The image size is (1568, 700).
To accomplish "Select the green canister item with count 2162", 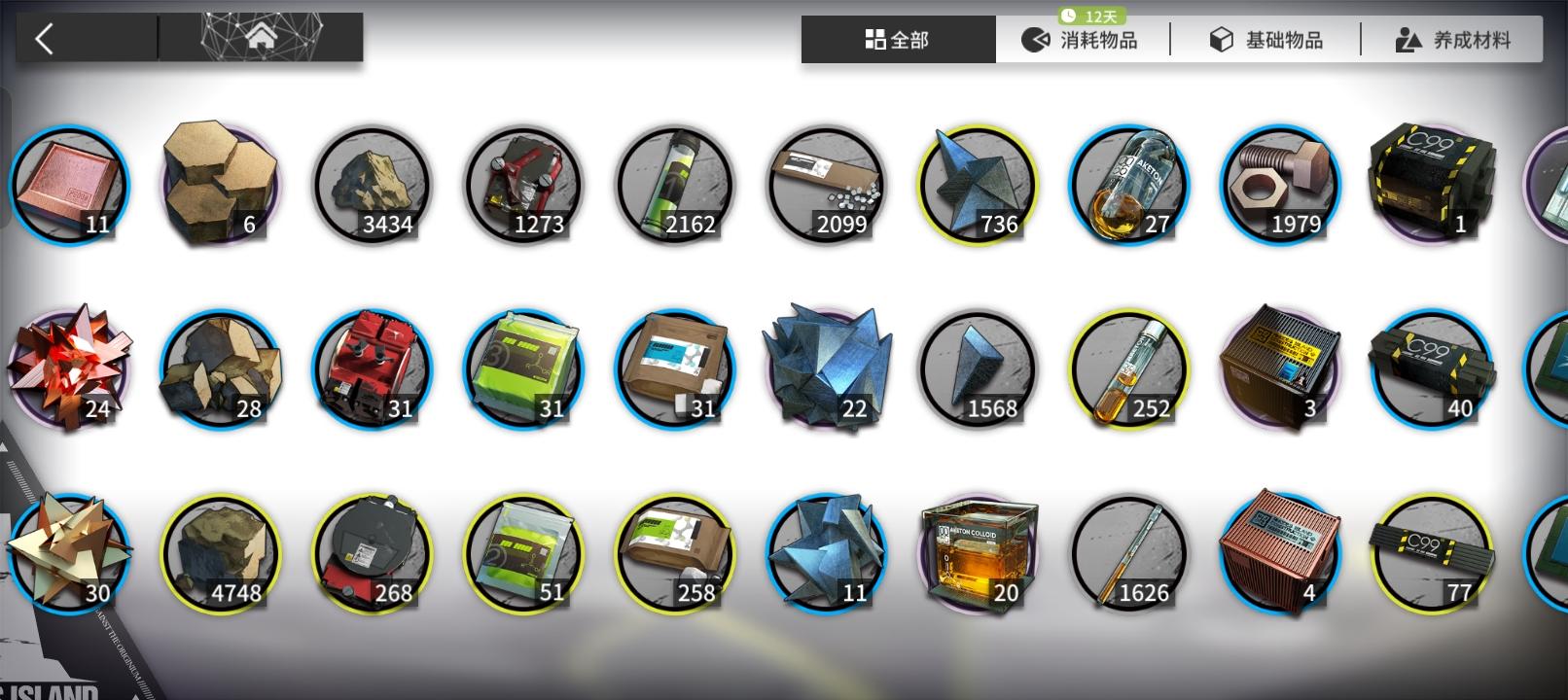I will (x=675, y=185).
